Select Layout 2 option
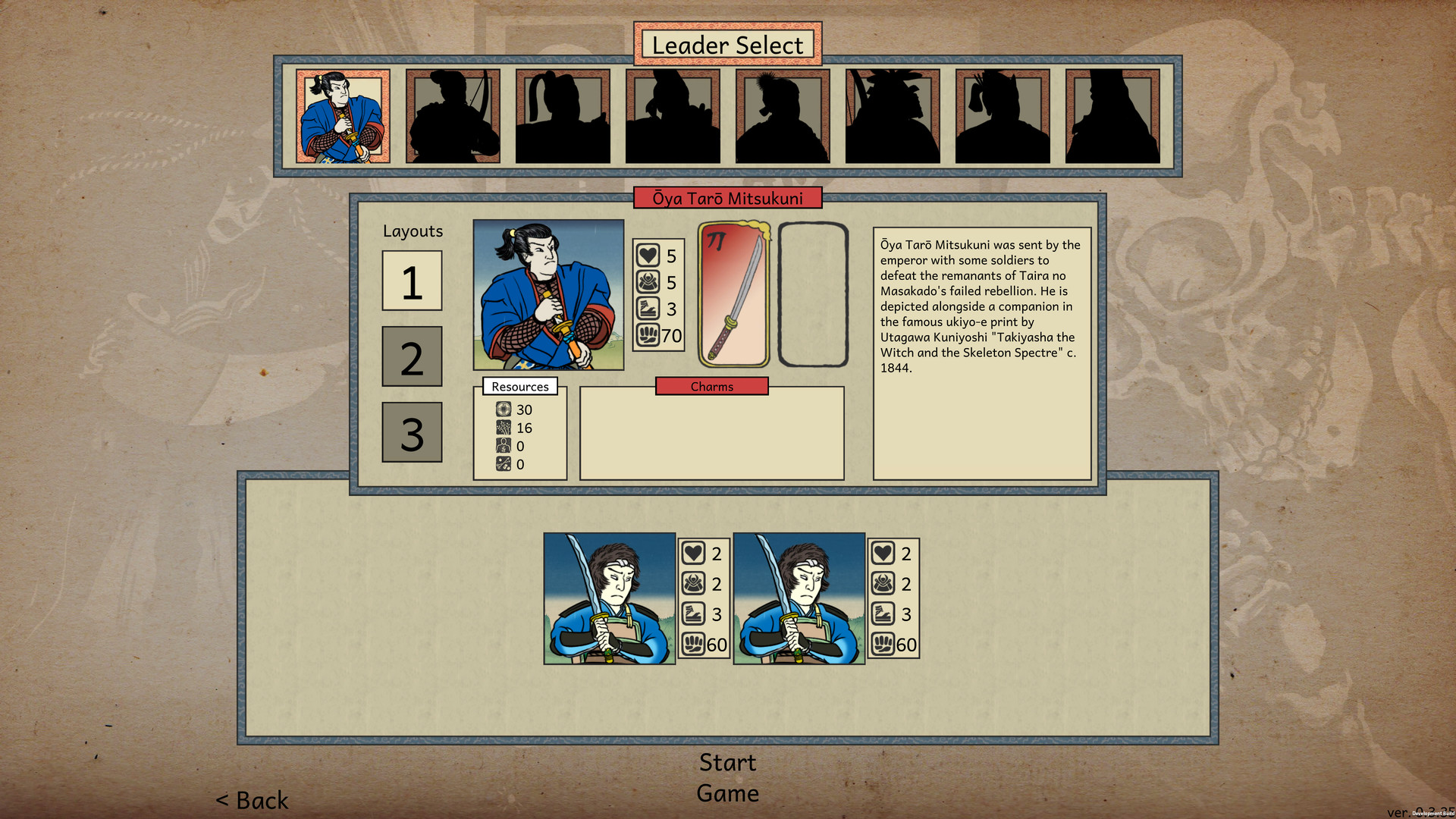The image size is (1456, 819). [412, 356]
